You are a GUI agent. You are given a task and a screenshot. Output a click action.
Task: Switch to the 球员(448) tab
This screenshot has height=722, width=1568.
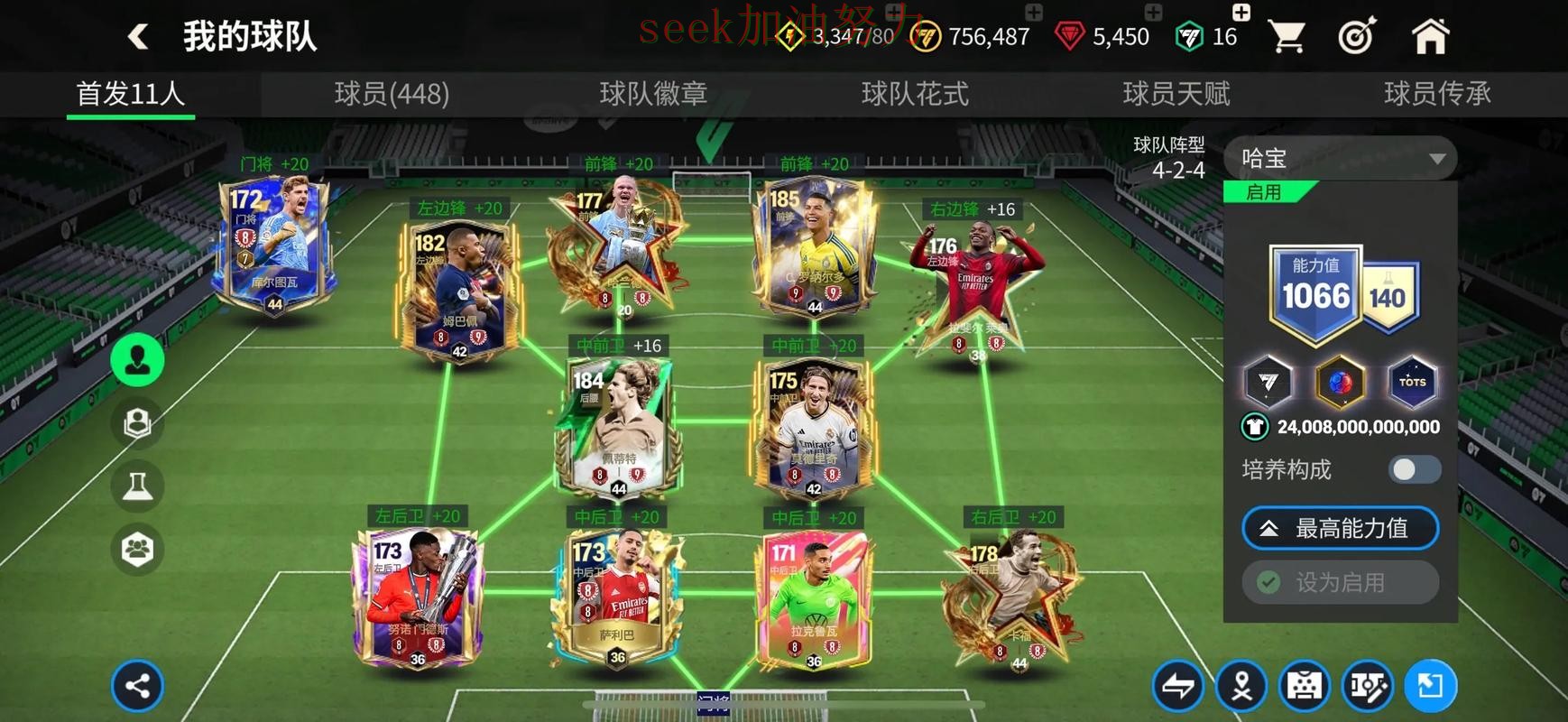[392, 94]
